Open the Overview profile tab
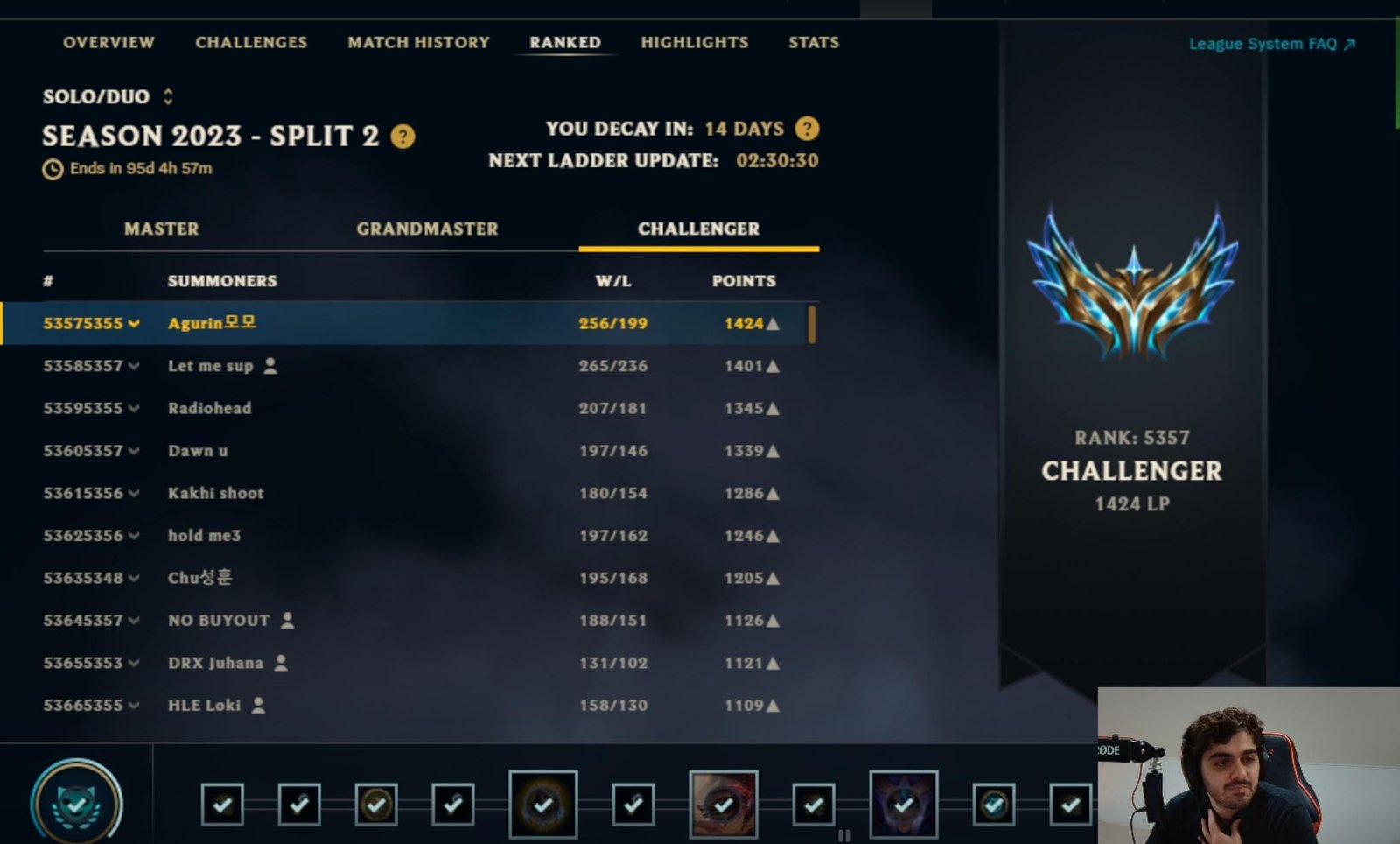 [x=108, y=42]
